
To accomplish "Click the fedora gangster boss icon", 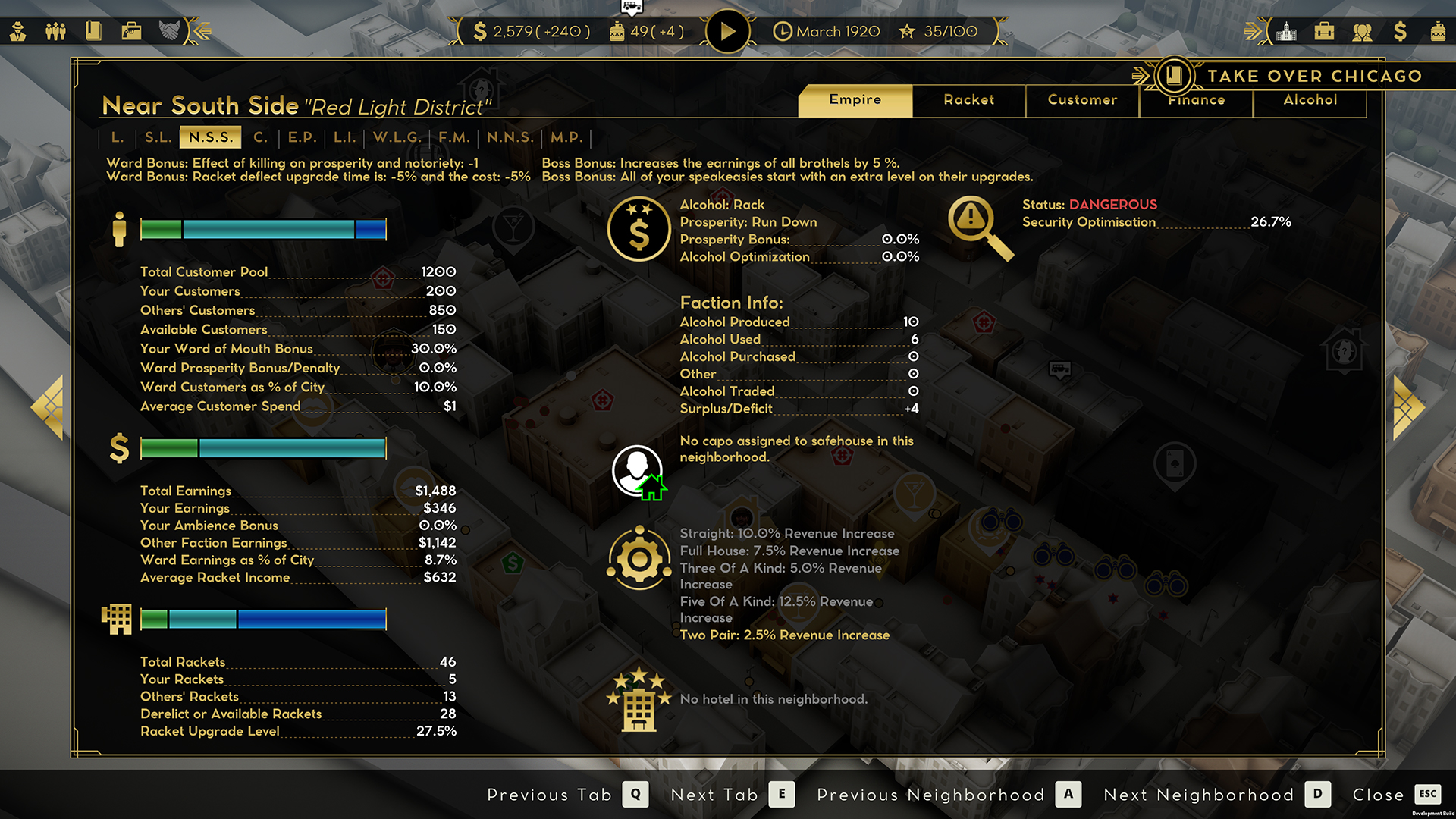I will [x=18, y=31].
